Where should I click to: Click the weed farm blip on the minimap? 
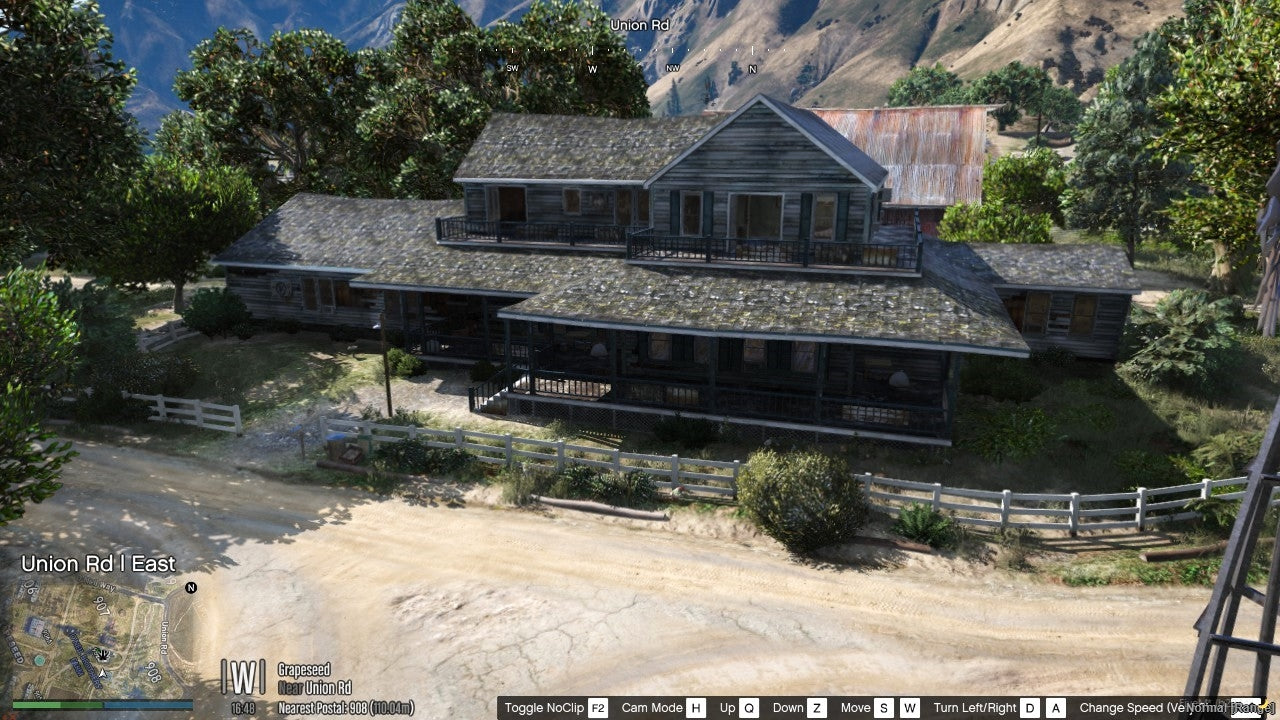coord(103,654)
